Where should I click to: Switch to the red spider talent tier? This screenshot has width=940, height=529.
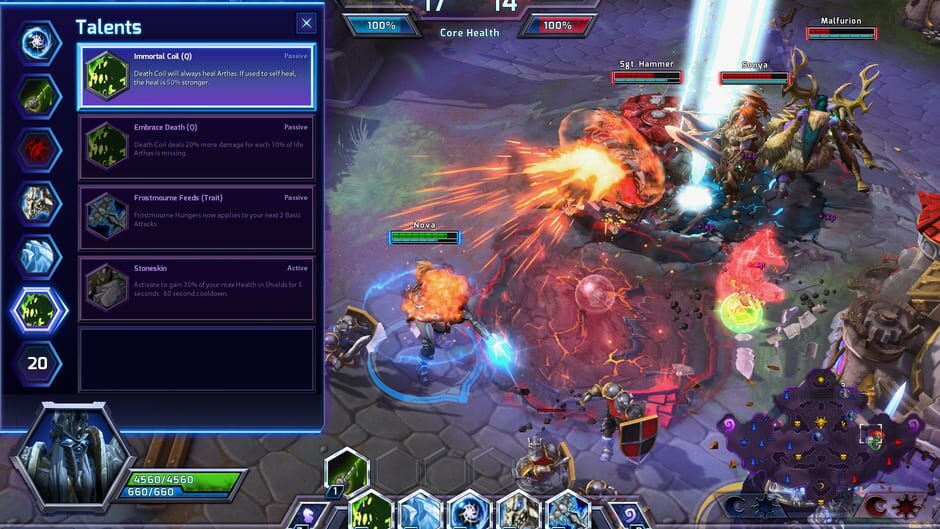coord(39,150)
